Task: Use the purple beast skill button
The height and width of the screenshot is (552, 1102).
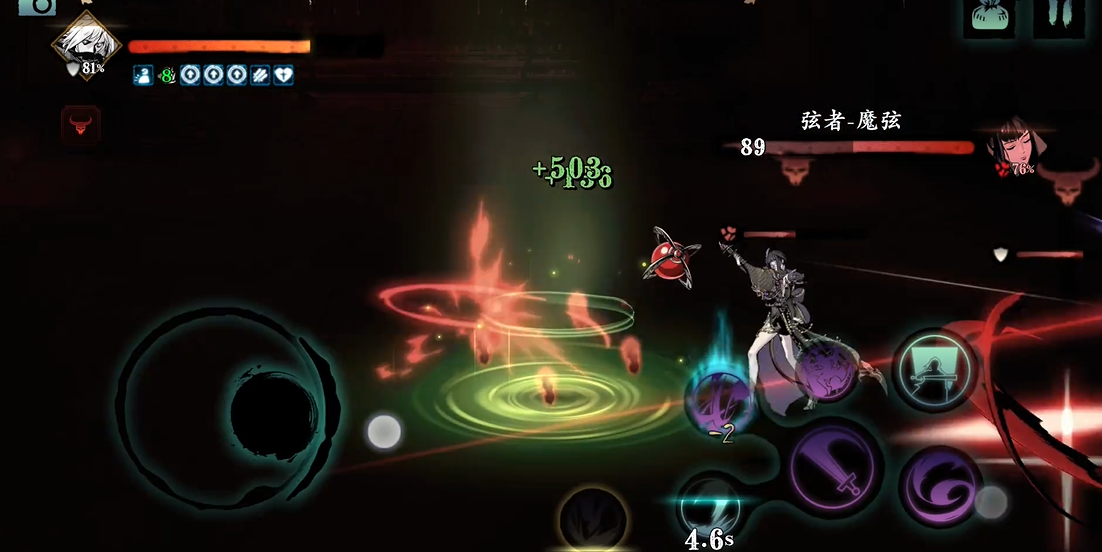Action: click(822, 367)
